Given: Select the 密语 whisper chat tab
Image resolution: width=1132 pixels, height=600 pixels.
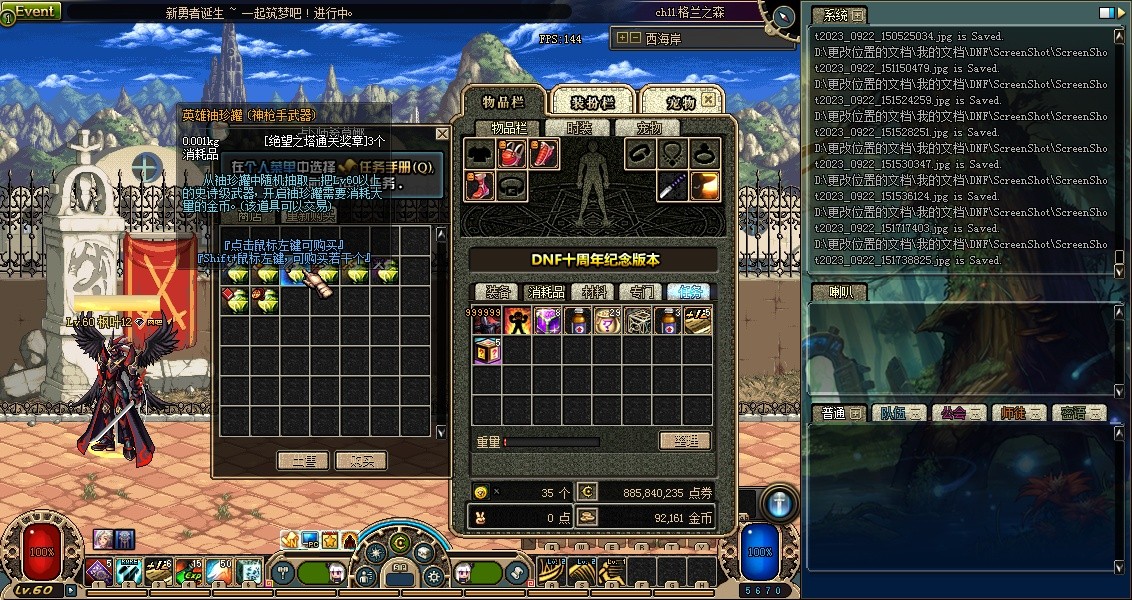Looking at the screenshot, I should tap(1078, 413).
